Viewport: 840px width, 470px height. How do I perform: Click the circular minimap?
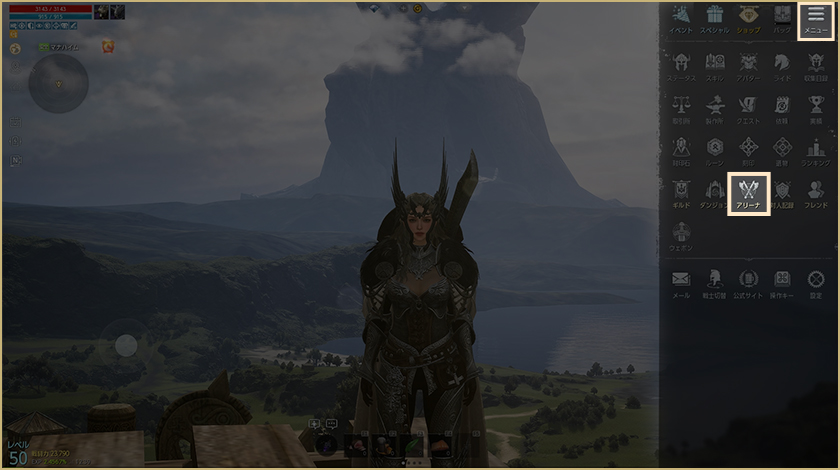click(58, 83)
